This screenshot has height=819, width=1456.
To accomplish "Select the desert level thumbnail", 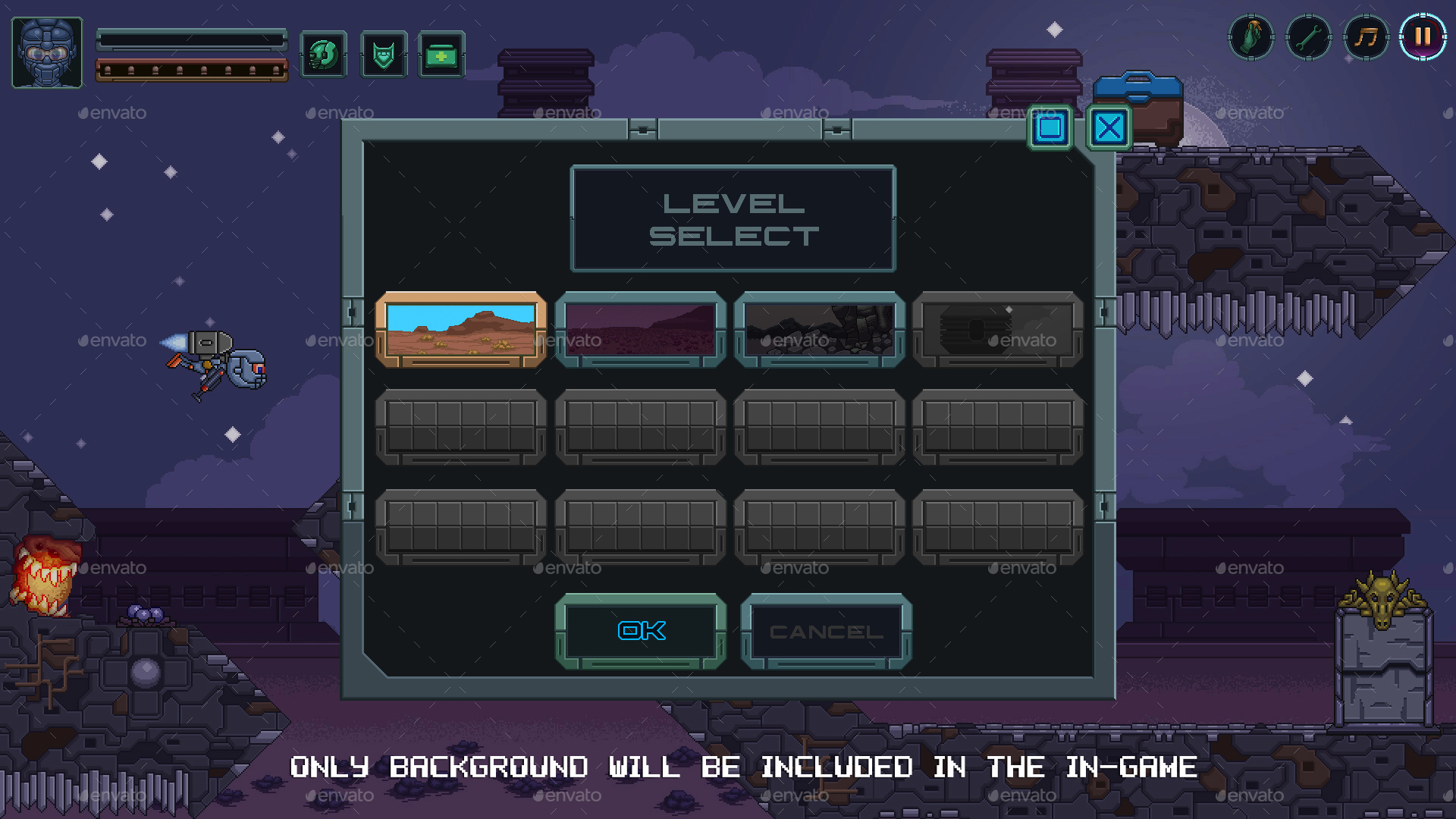I will click(x=462, y=330).
